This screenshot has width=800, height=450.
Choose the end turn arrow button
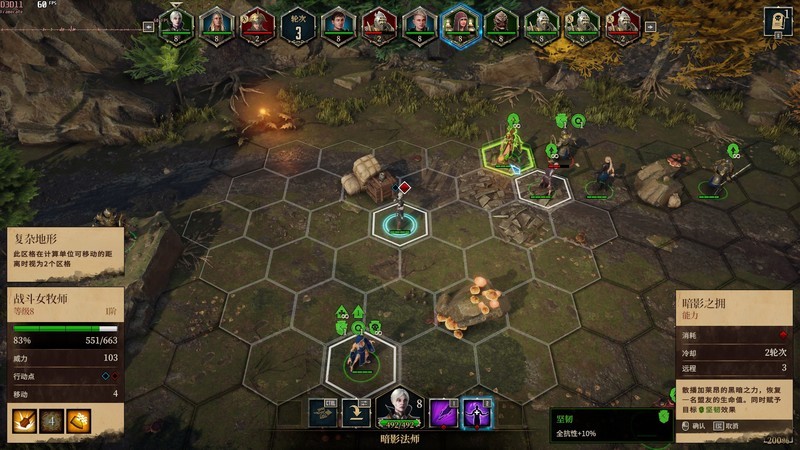point(357,412)
